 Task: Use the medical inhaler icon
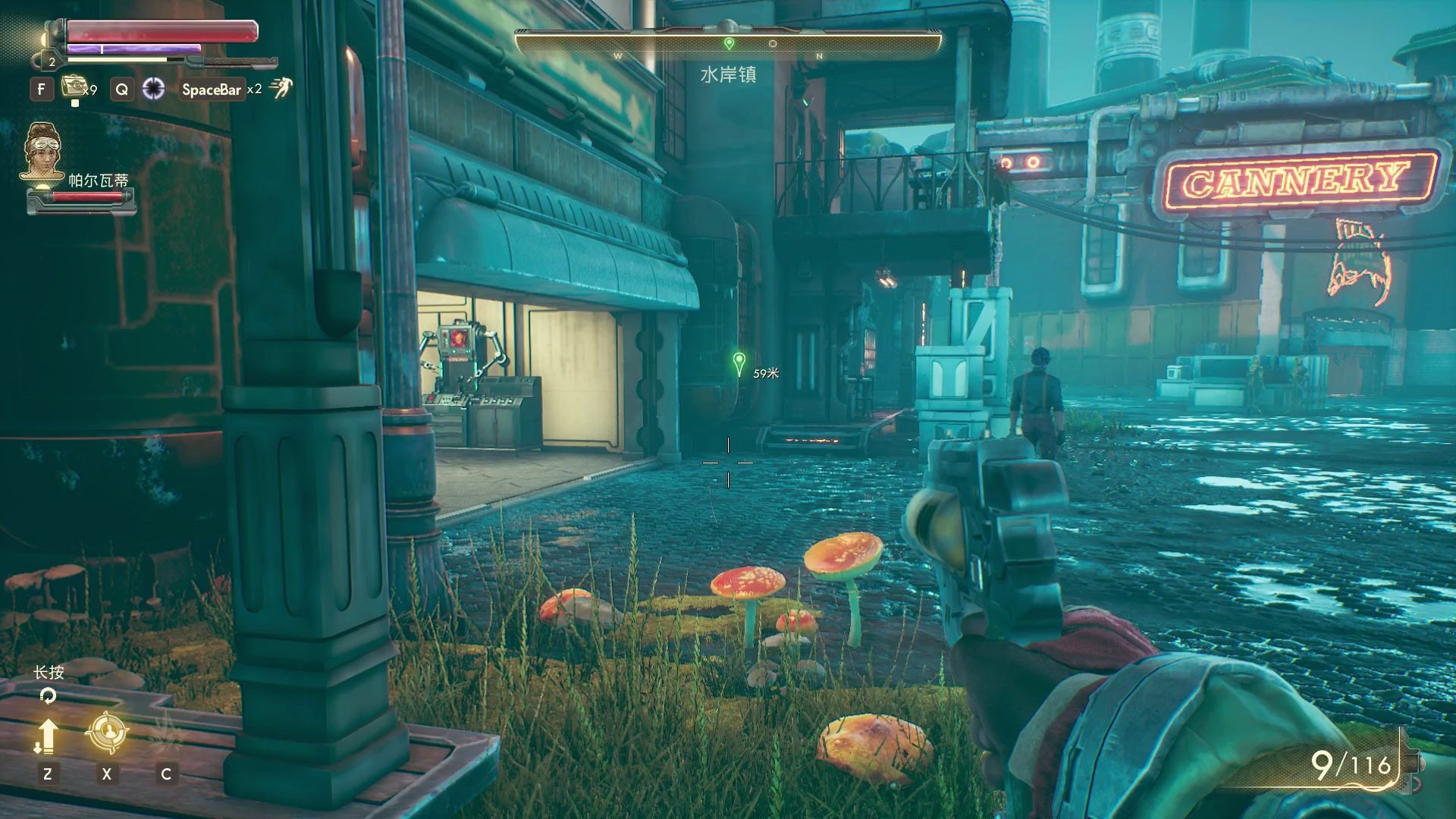pyautogui.click(x=74, y=86)
